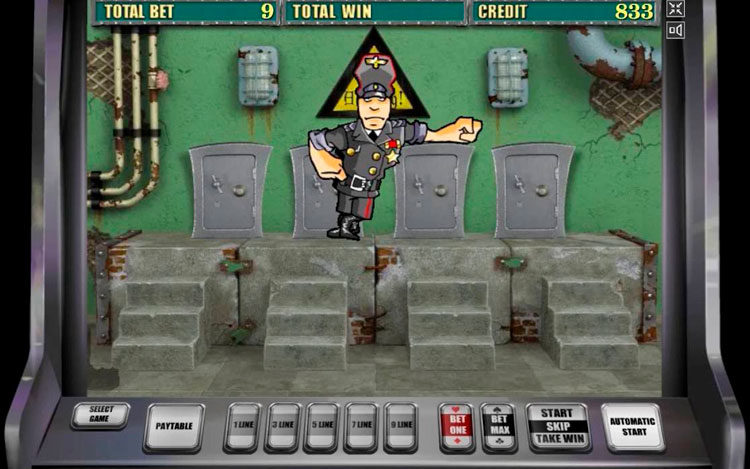Show the Paytable
Image resolution: width=750 pixels, height=469 pixels.
point(174,427)
